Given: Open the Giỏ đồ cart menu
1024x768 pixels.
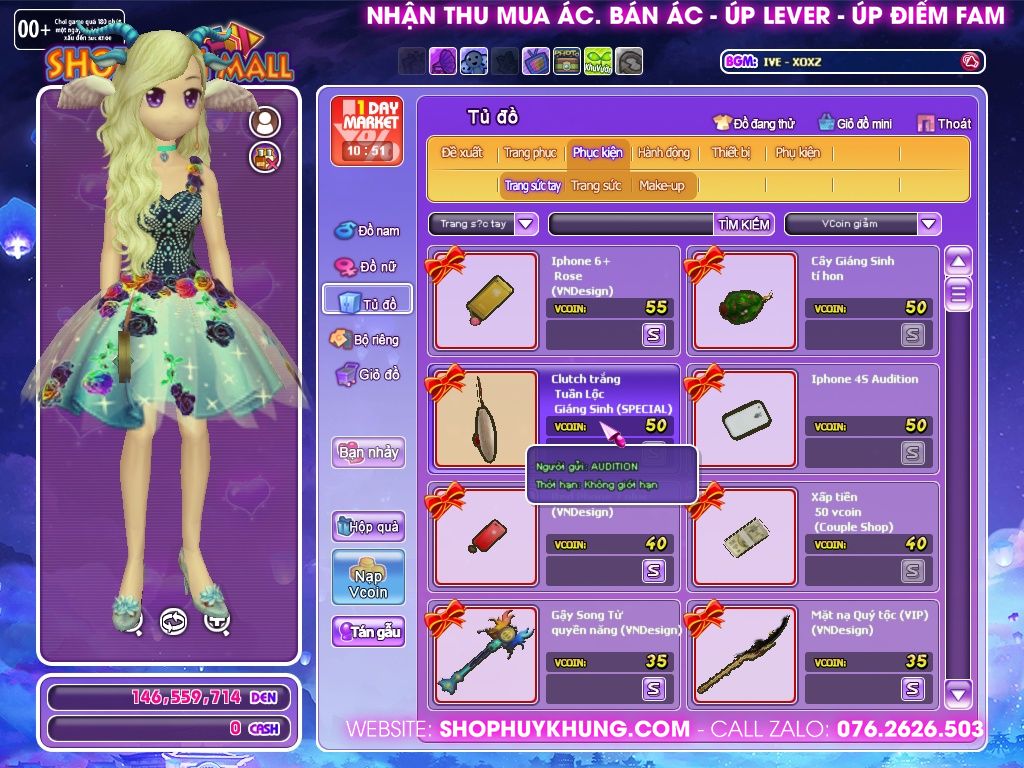Looking at the screenshot, I should pos(367,374).
